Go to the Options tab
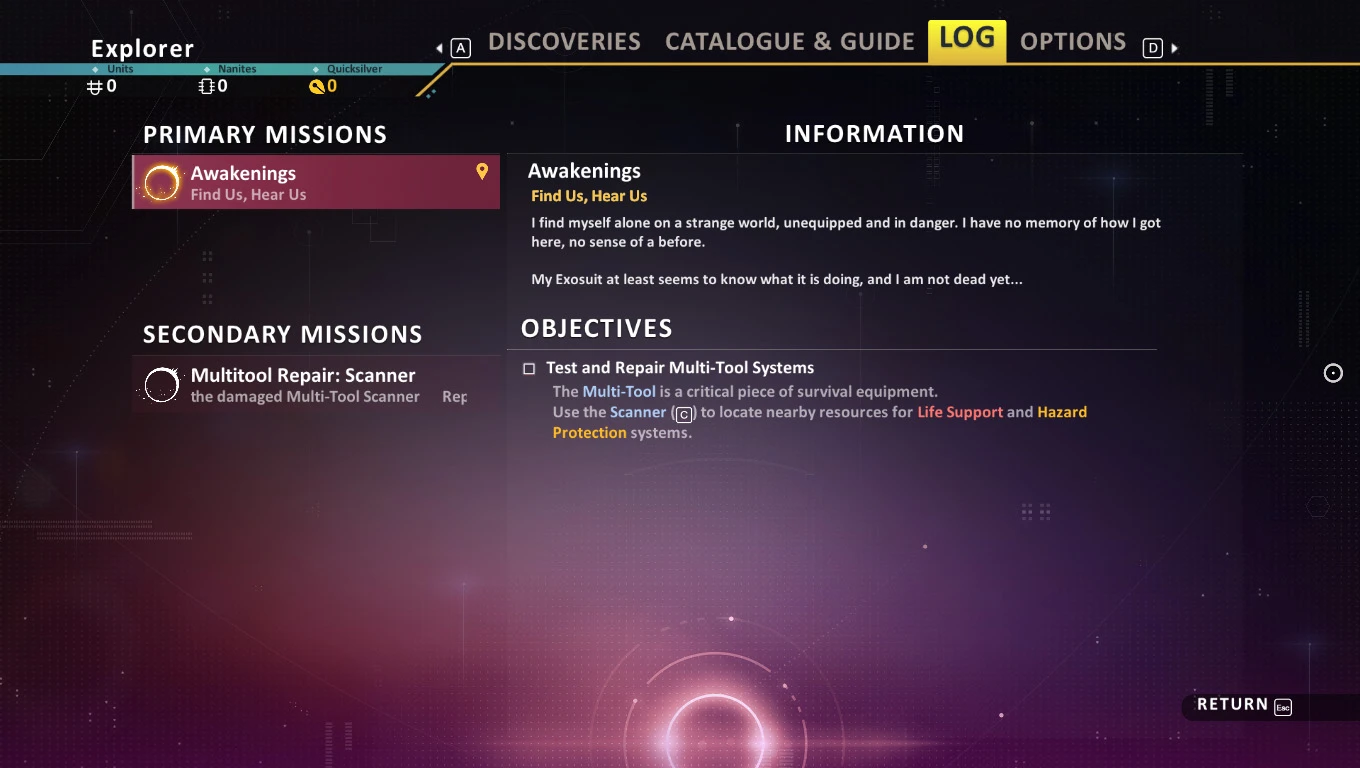 pos(1072,42)
